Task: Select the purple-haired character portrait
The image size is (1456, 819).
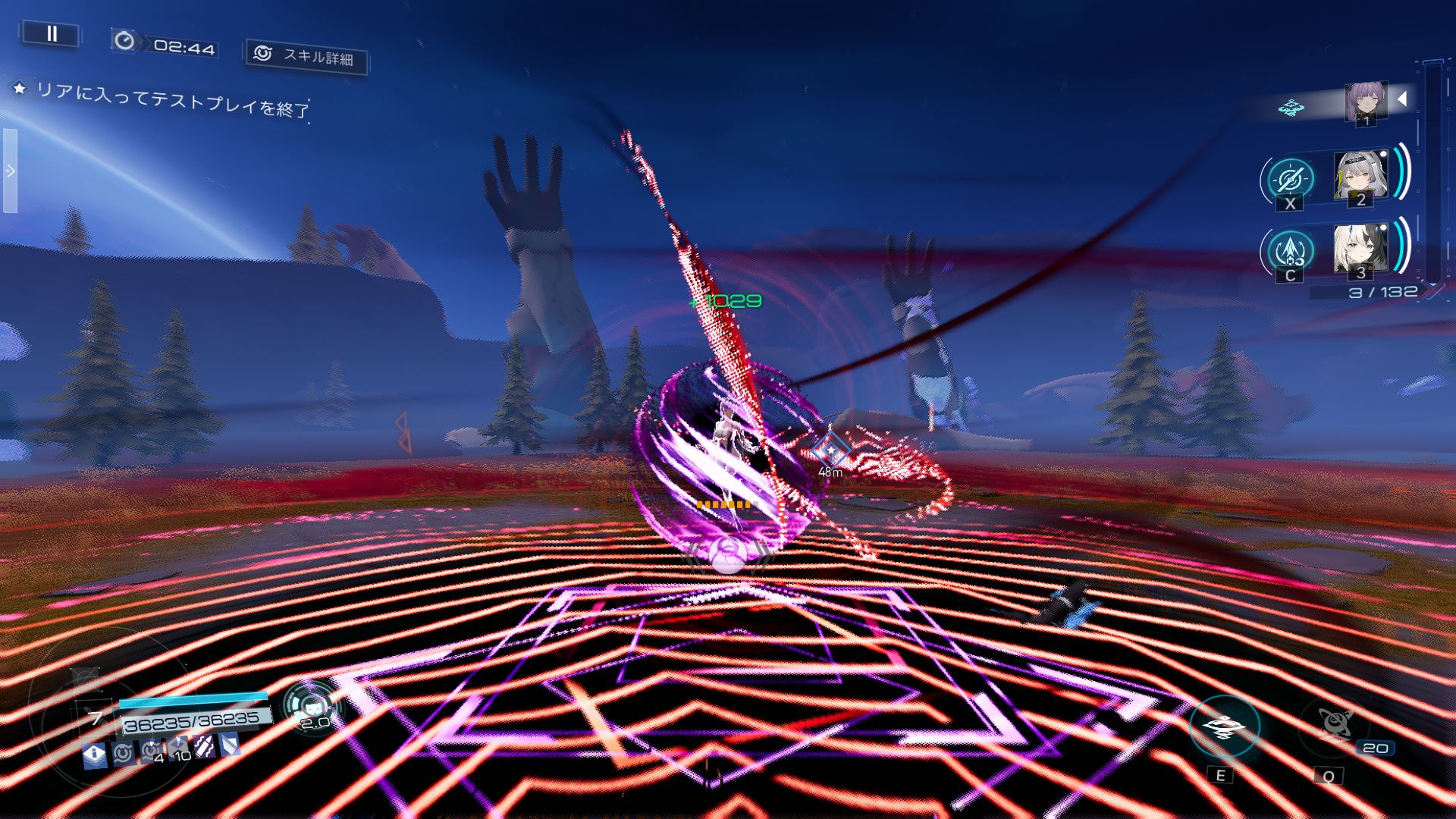Action: coord(1366,102)
